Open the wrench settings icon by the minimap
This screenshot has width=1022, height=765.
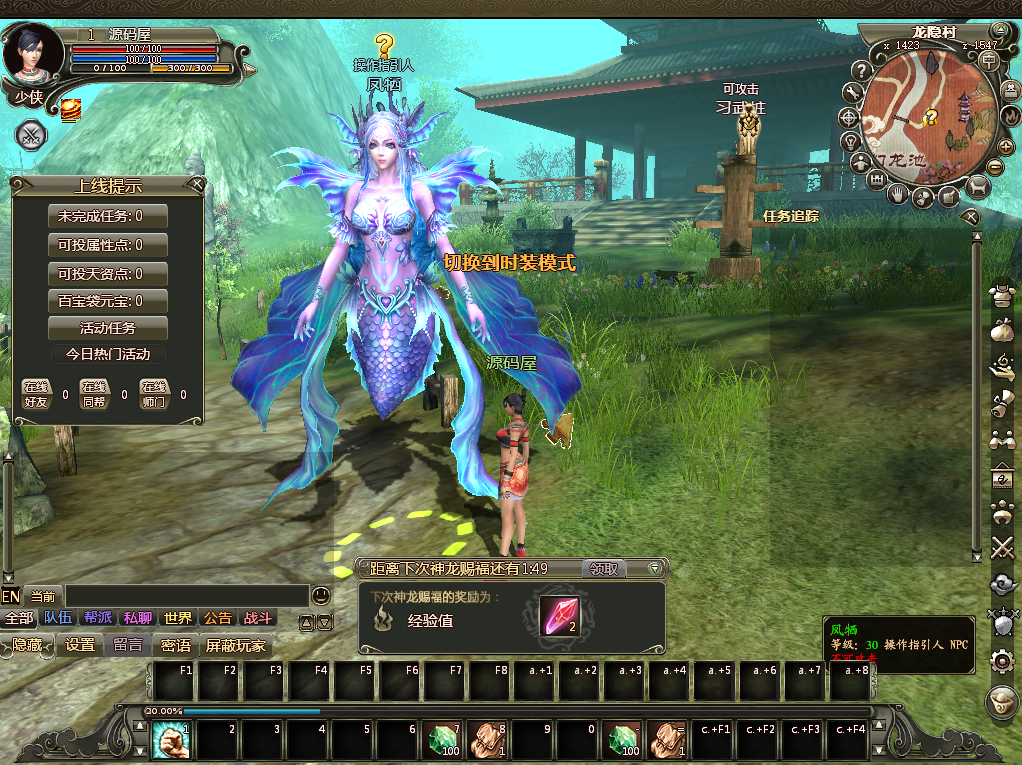(x=853, y=93)
